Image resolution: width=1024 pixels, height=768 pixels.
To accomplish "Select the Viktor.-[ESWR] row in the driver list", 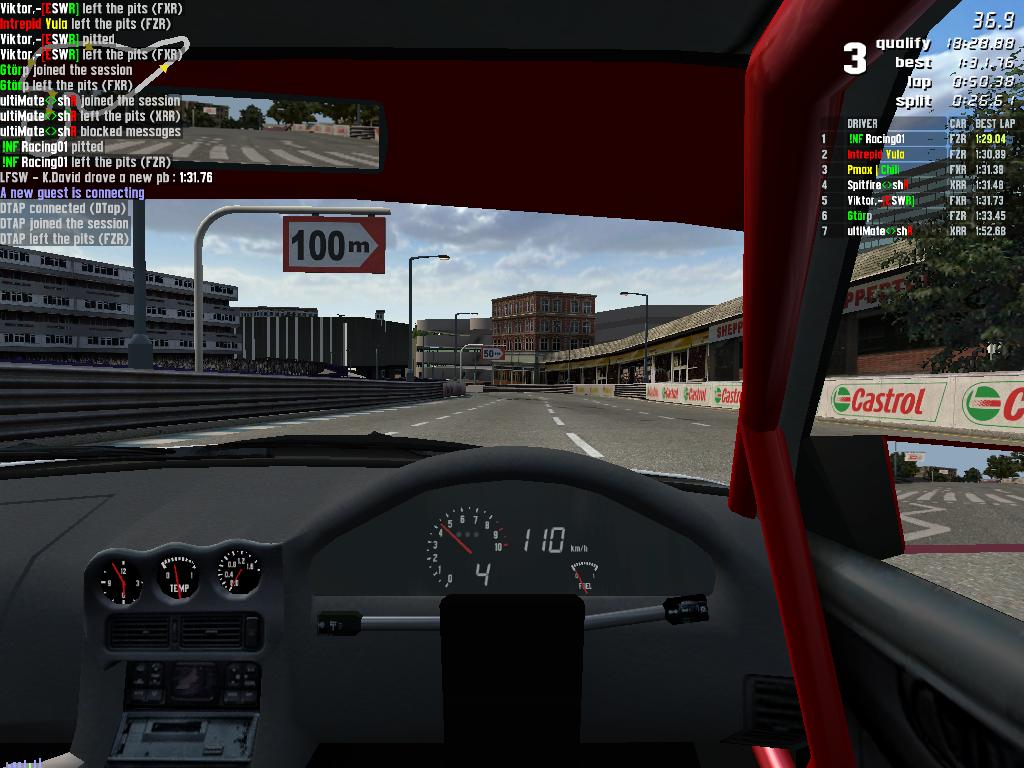I will click(x=880, y=200).
